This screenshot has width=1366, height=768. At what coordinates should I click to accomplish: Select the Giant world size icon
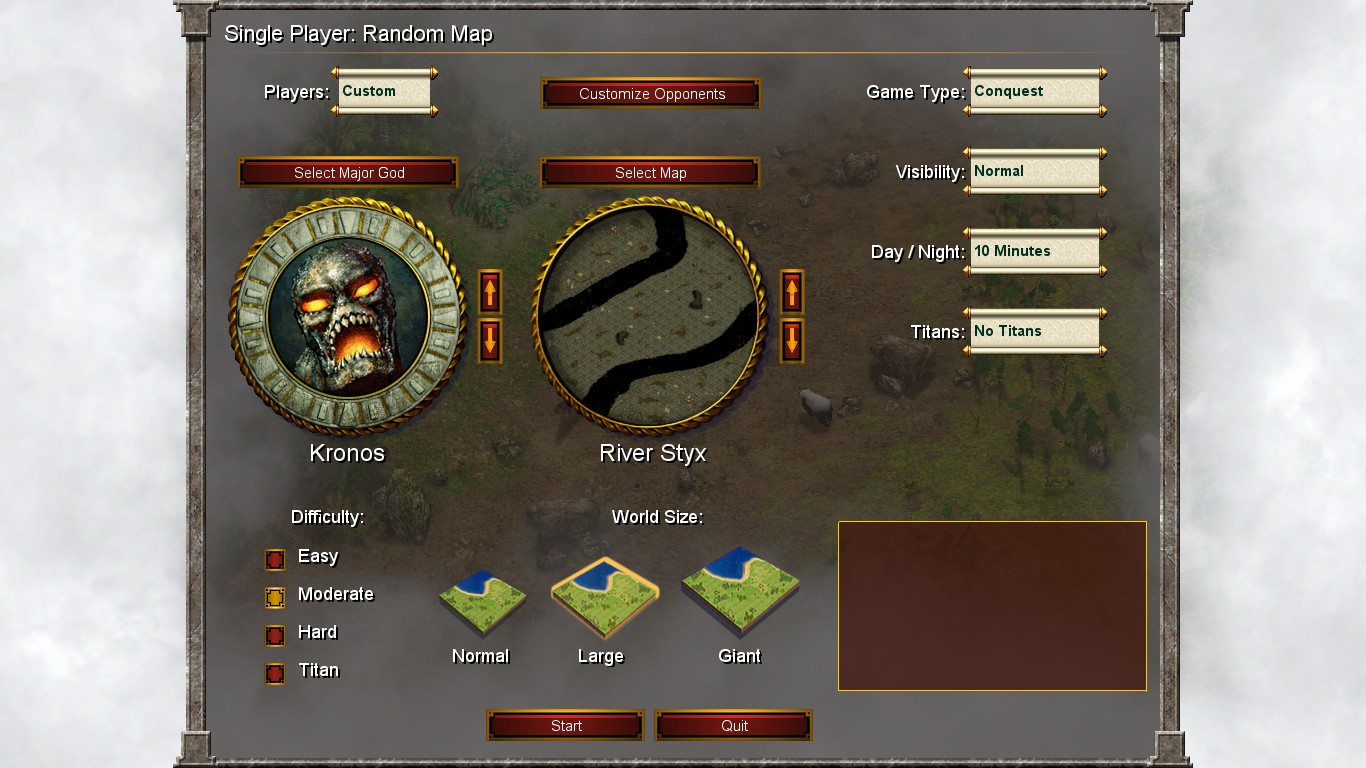click(739, 595)
